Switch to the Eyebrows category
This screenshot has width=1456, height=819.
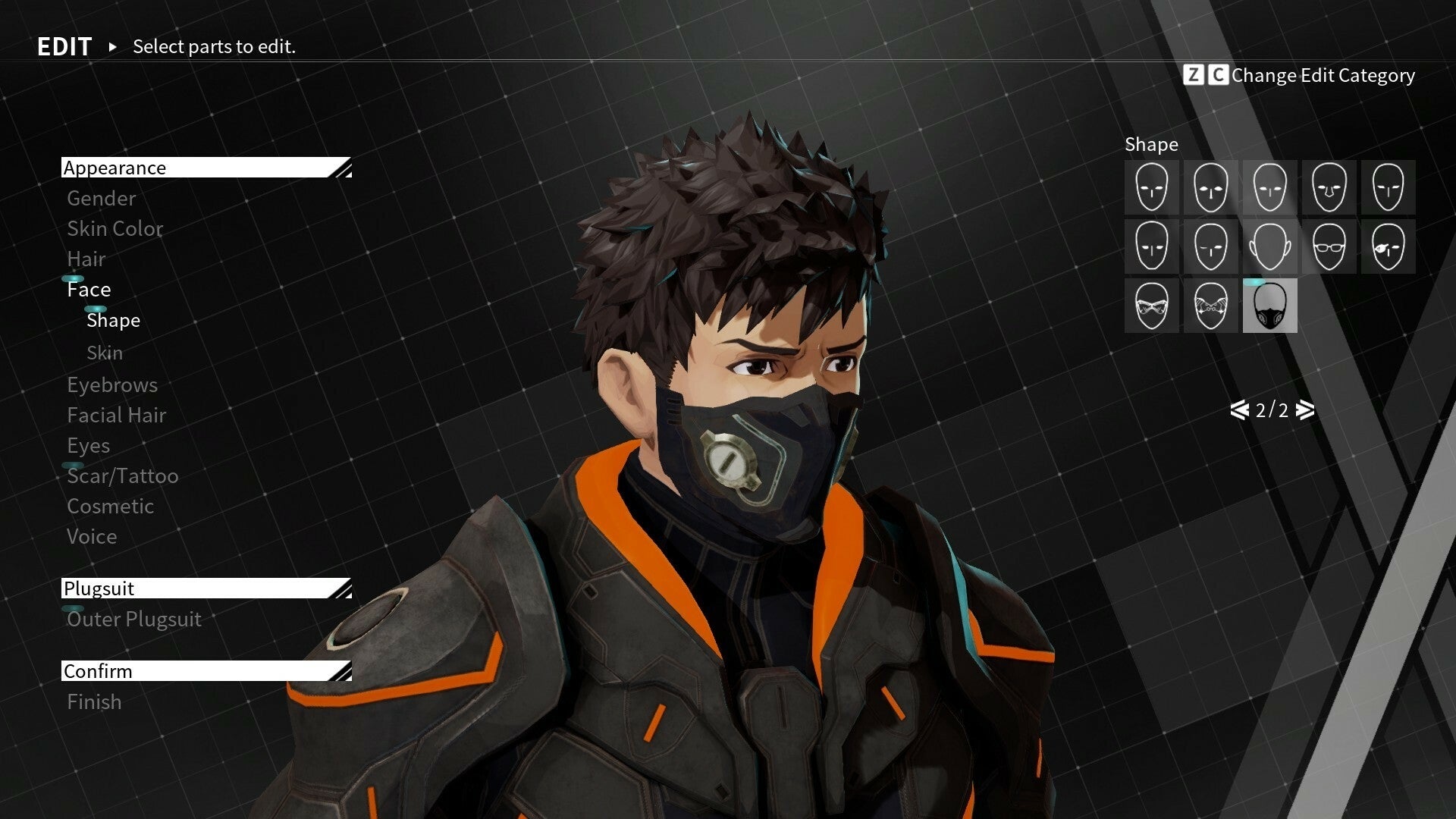[x=111, y=384]
